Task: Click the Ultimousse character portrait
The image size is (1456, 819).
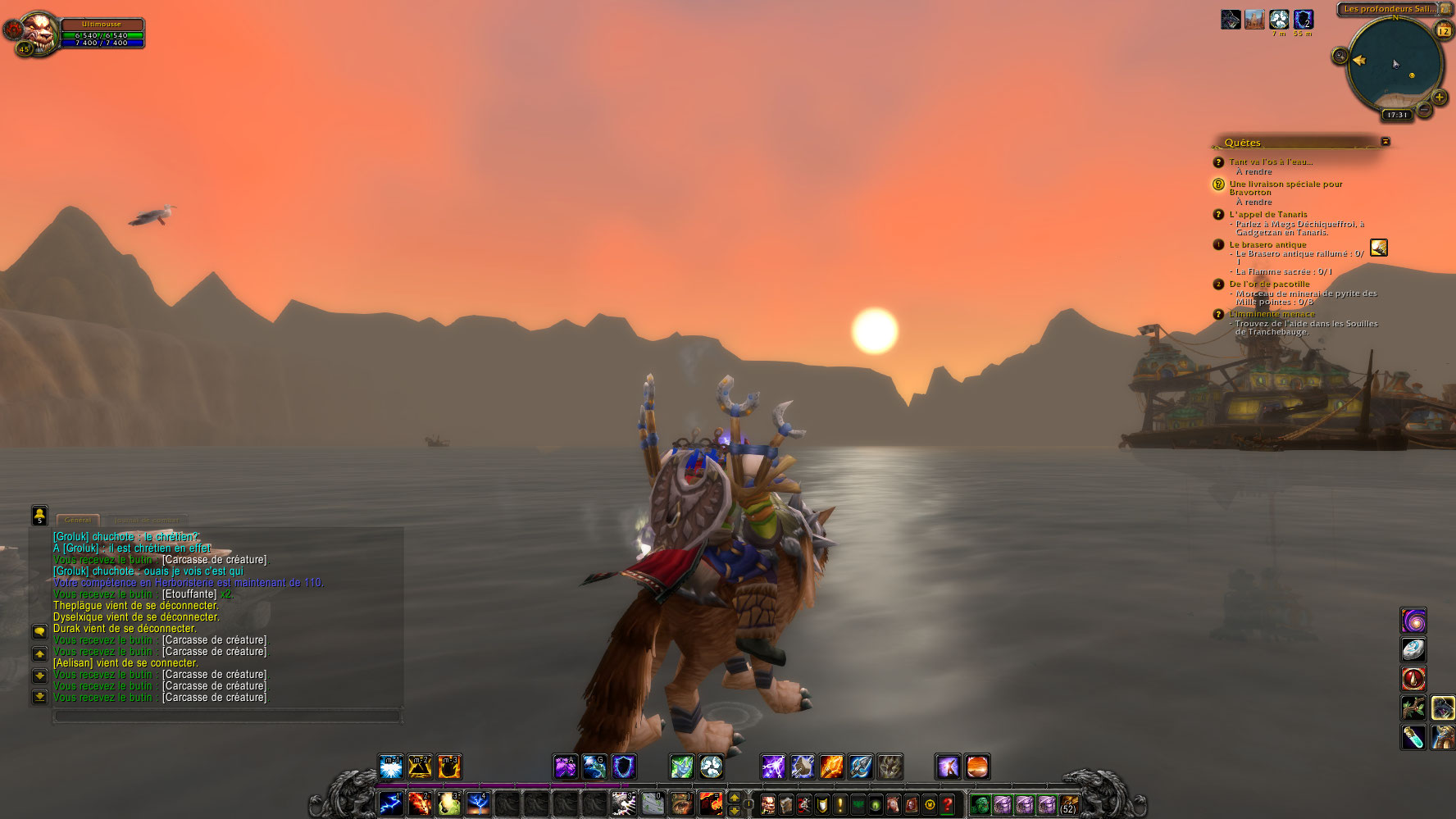Action: click(38, 33)
